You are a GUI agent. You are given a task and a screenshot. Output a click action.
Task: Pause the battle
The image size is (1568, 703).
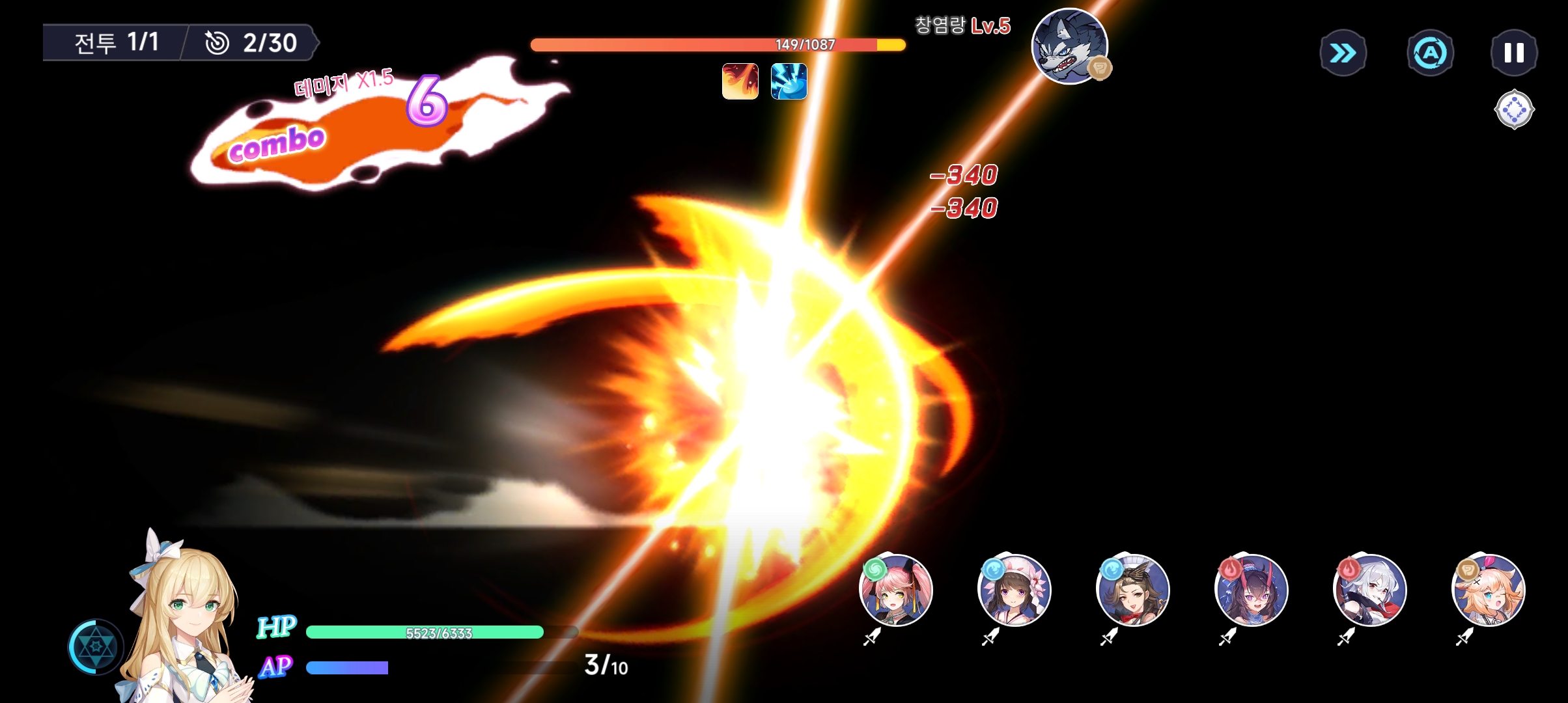(1514, 53)
